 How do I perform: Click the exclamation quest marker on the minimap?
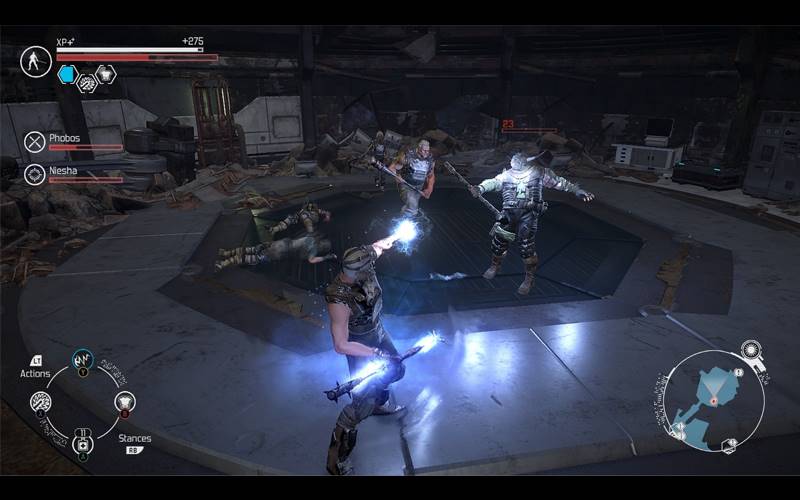click(738, 371)
